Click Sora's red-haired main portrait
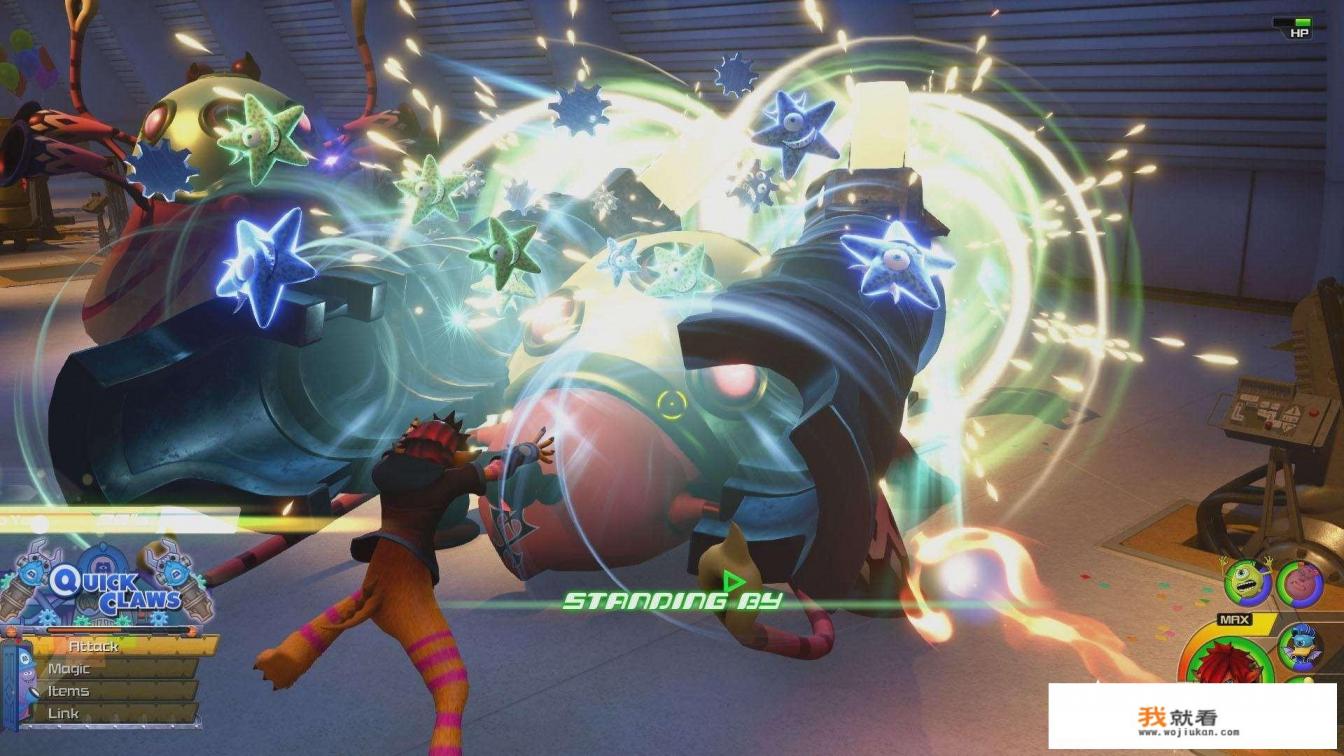This screenshot has width=1344, height=756. coord(1222,670)
